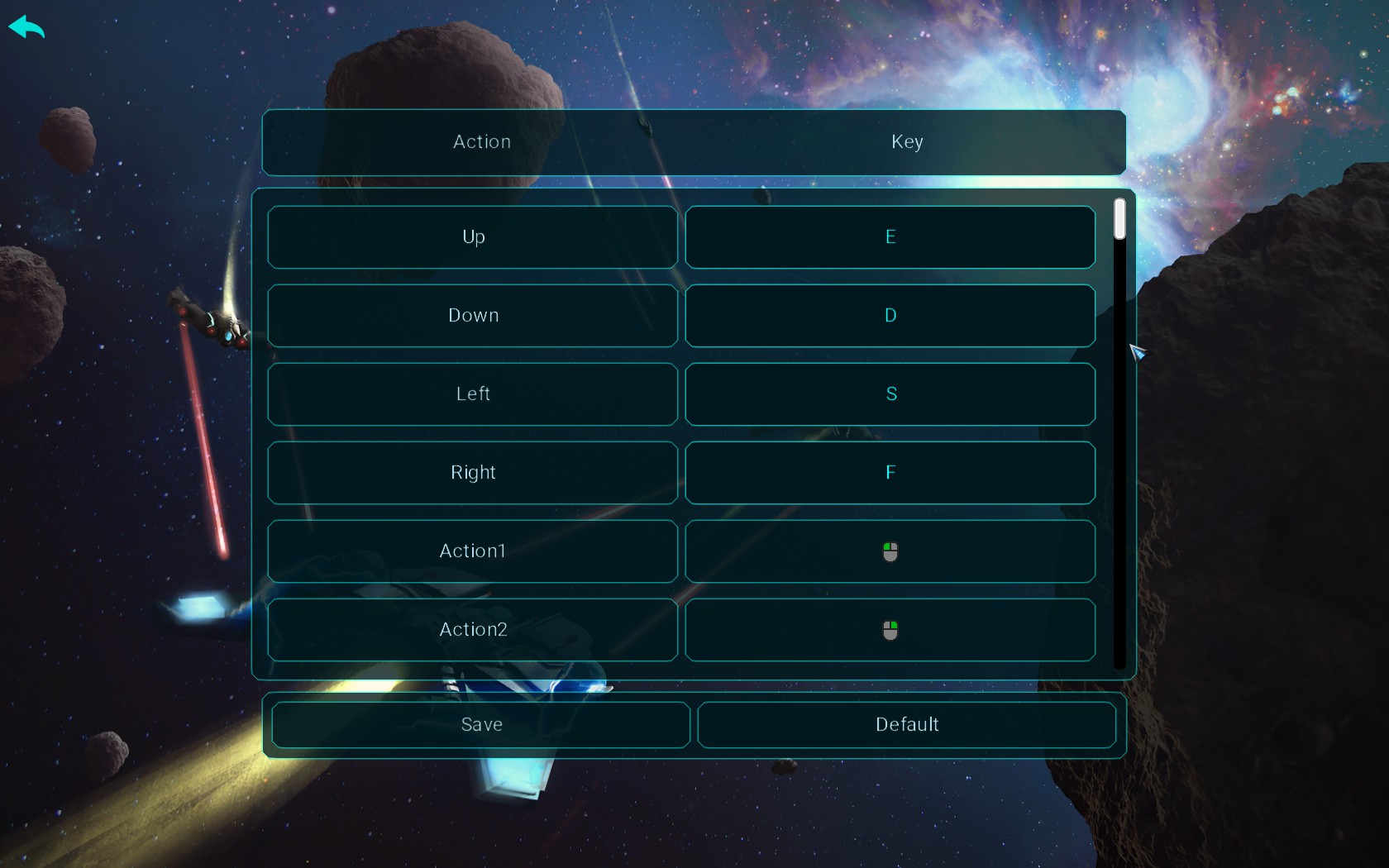The image size is (1389, 868).
Task: Reset bindings with the Default button
Action: pyautogui.click(x=906, y=725)
